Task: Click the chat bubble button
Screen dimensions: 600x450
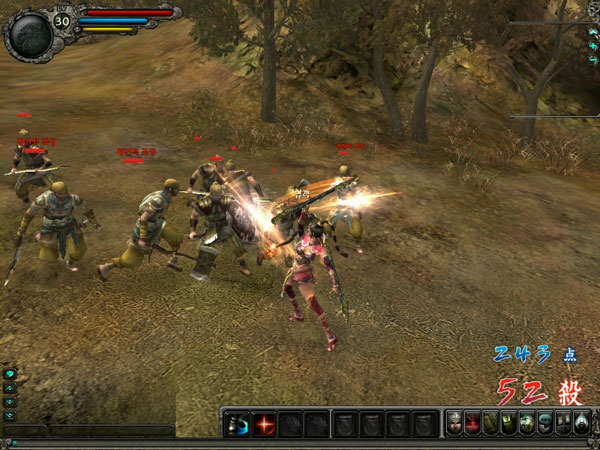Action: click(x=10, y=373)
